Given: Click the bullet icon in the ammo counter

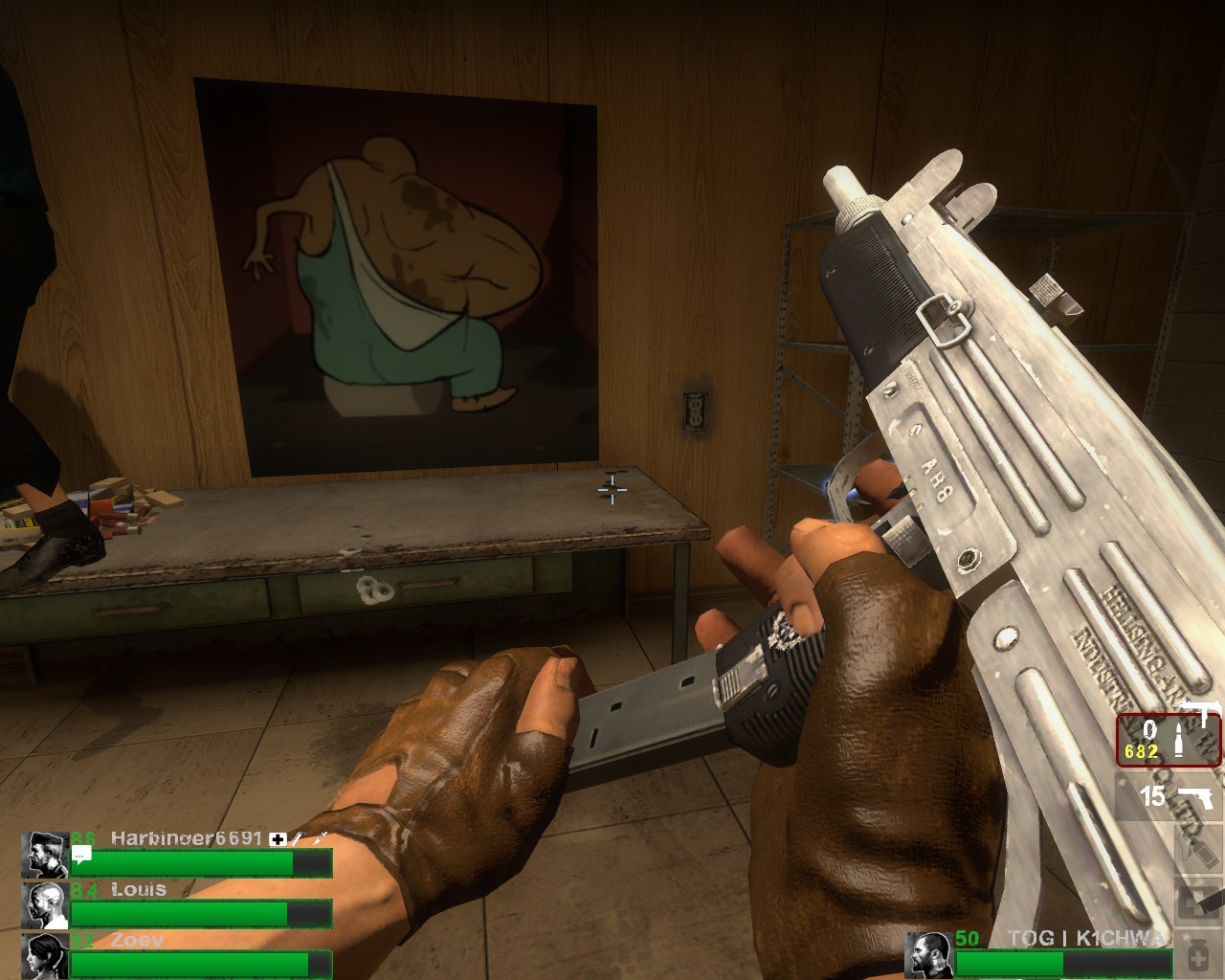Looking at the screenshot, I should (1177, 738).
